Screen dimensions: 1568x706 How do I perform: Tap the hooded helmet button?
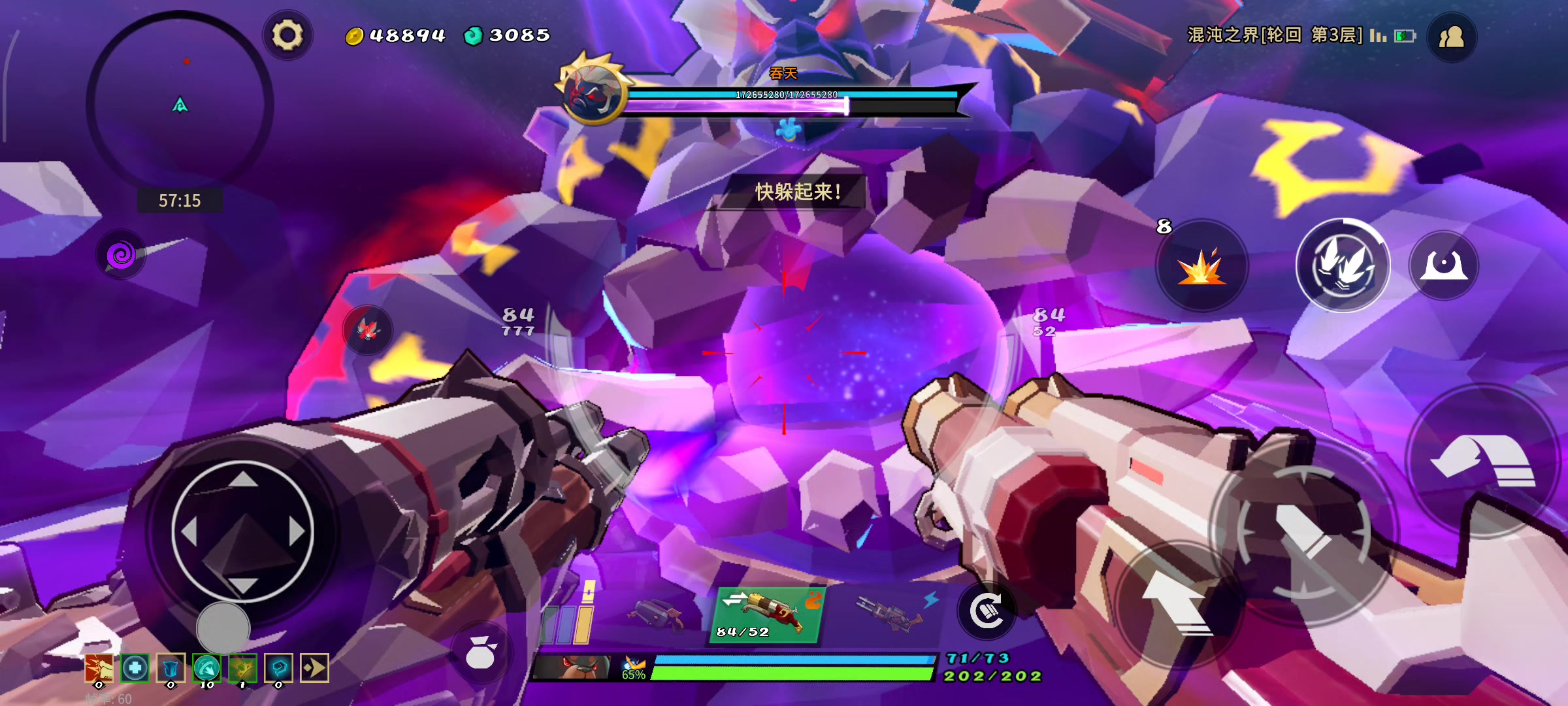click(1444, 265)
